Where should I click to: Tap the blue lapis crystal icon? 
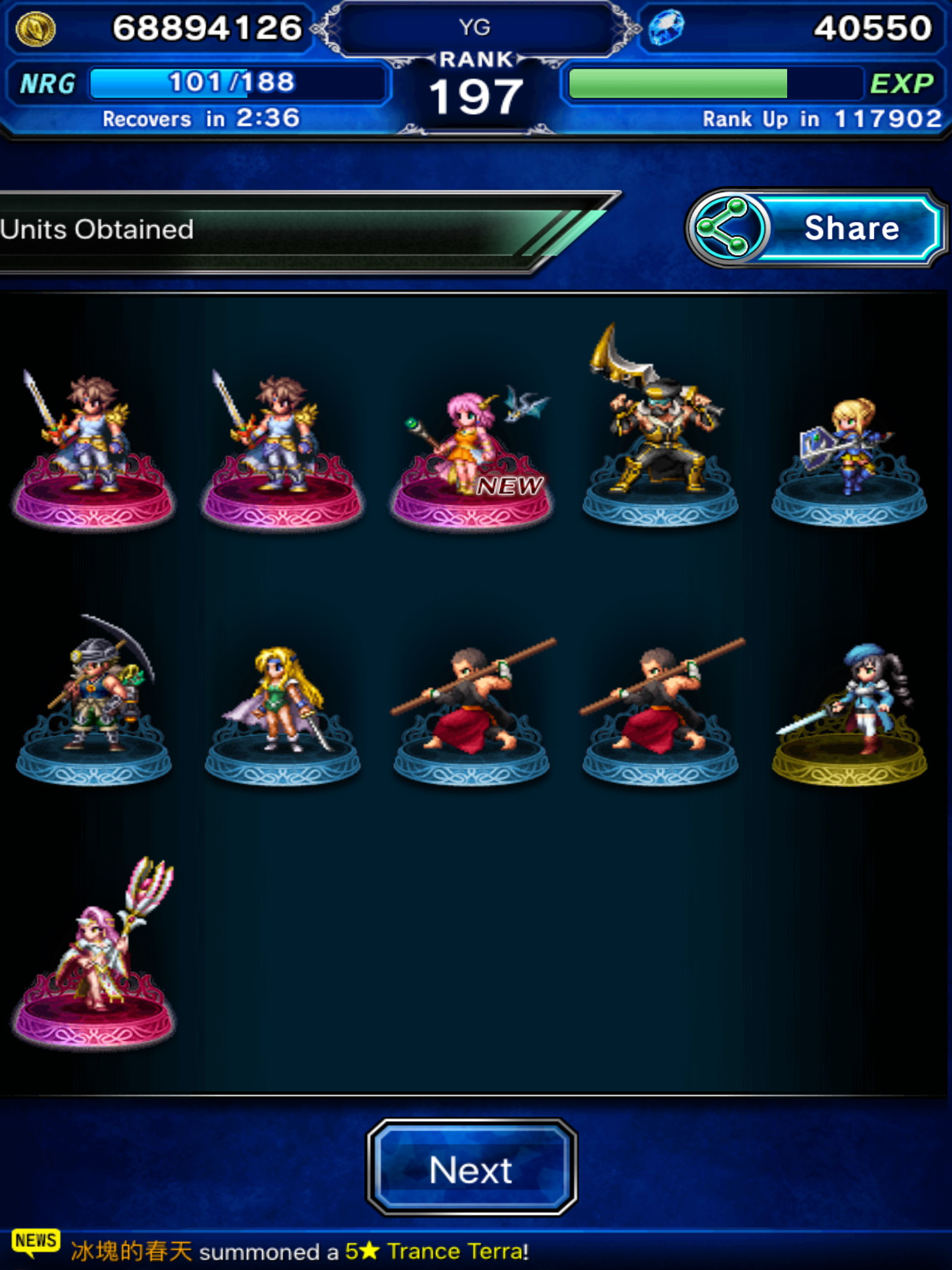click(667, 28)
